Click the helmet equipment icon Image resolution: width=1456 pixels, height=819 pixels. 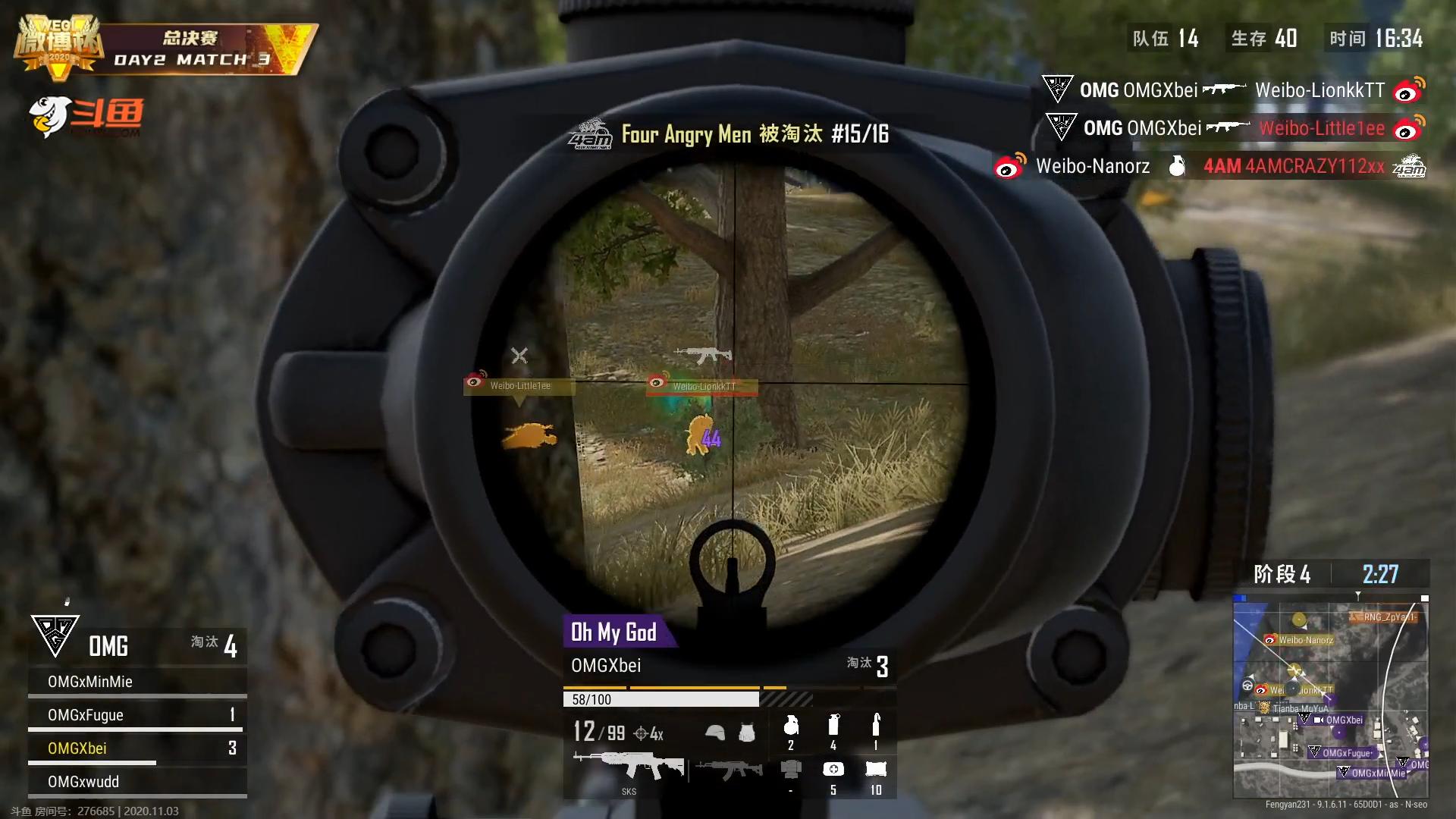coord(714,733)
